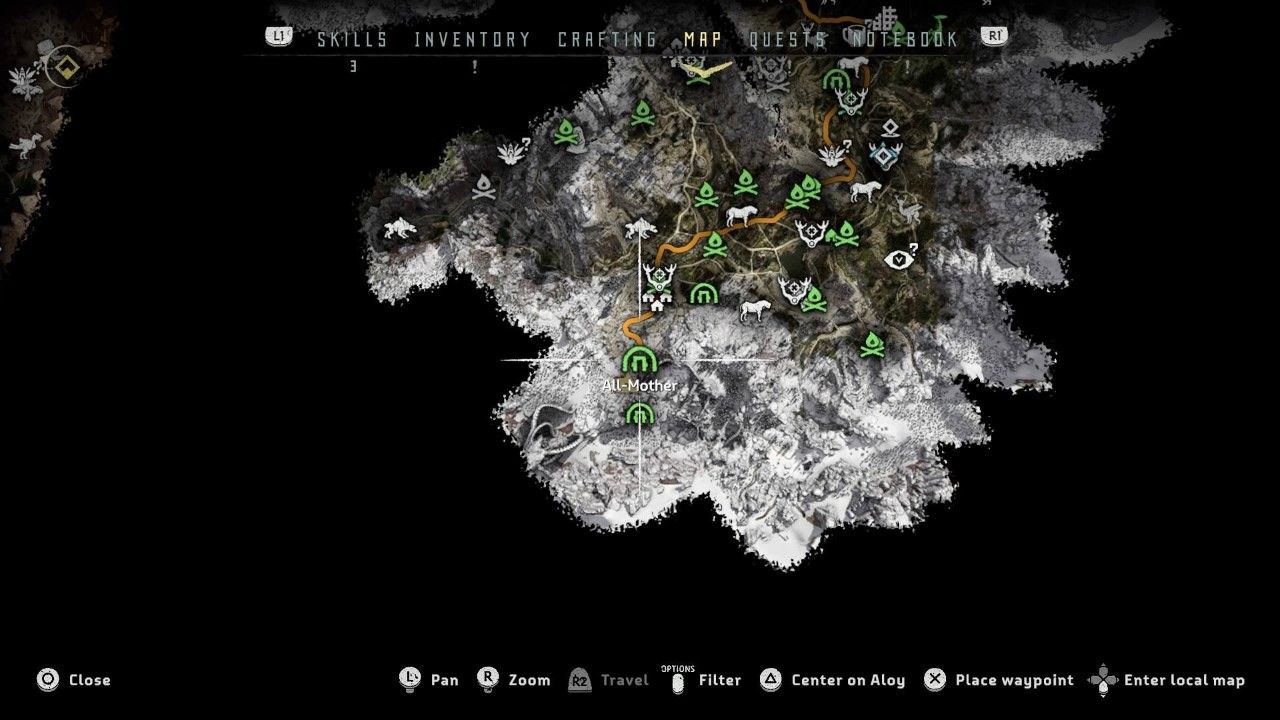Open the NOTEBOOK tab
This screenshot has width=1280, height=720.
[905, 39]
